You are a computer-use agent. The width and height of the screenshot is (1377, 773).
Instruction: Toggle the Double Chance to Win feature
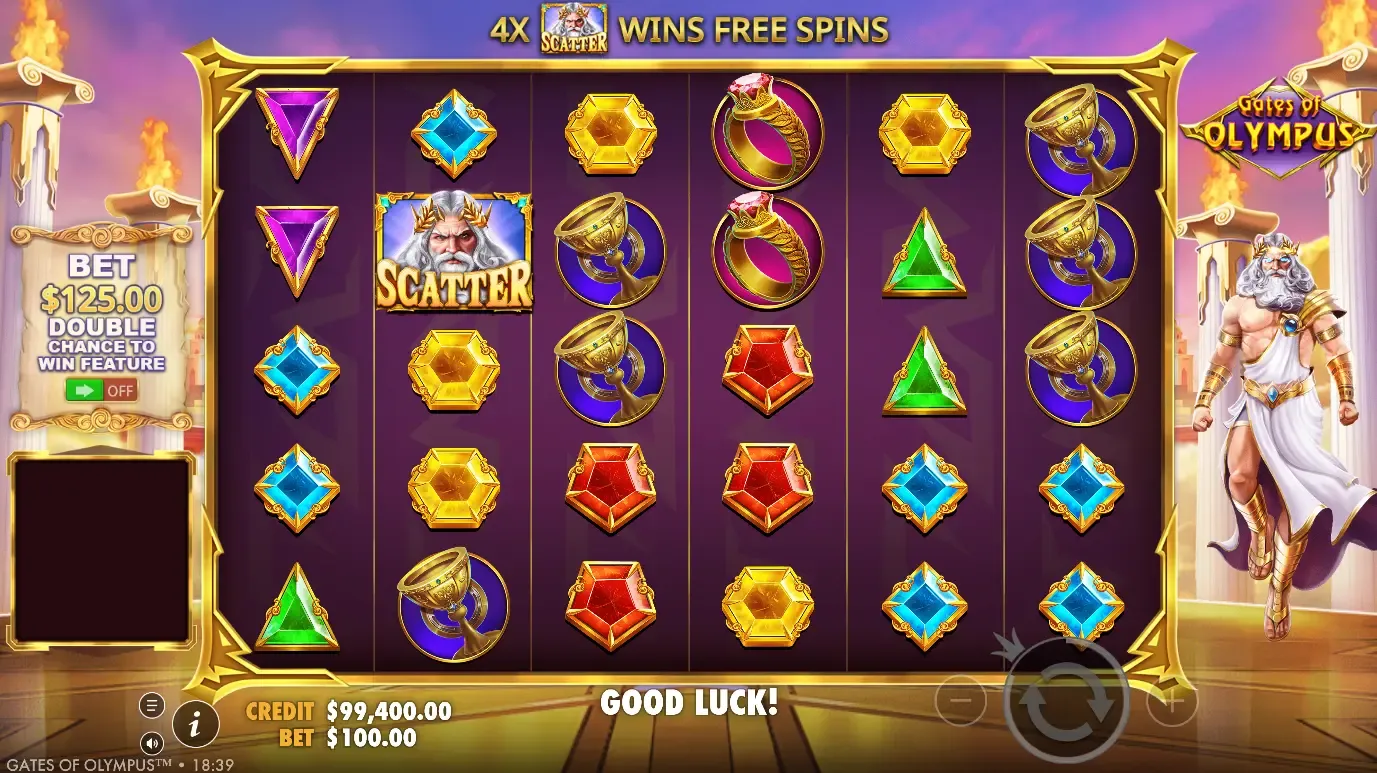click(x=102, y=390)
